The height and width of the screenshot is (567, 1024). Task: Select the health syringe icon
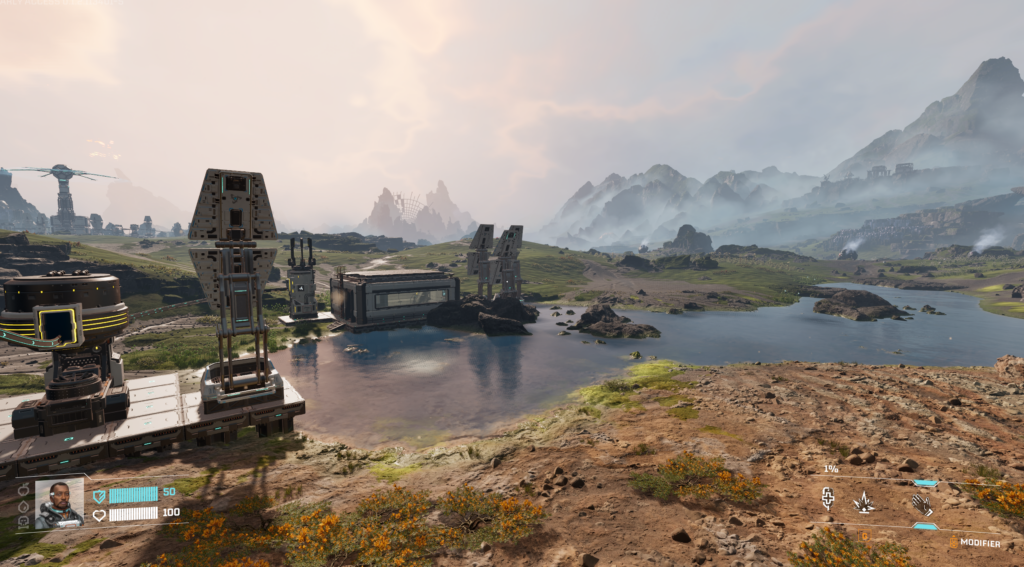pos(828,498)
